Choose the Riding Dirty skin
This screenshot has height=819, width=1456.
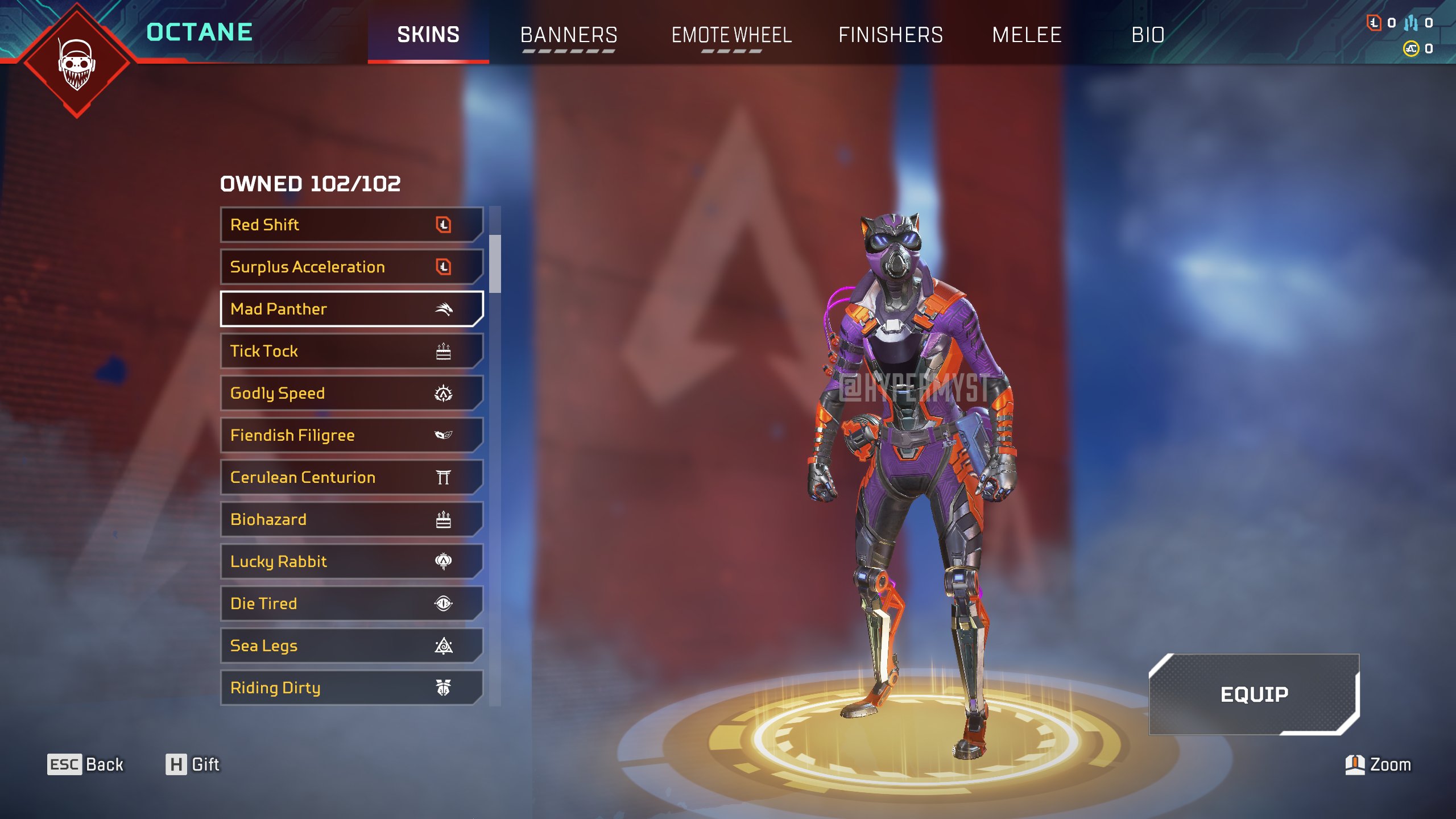[x=351, y=688]
